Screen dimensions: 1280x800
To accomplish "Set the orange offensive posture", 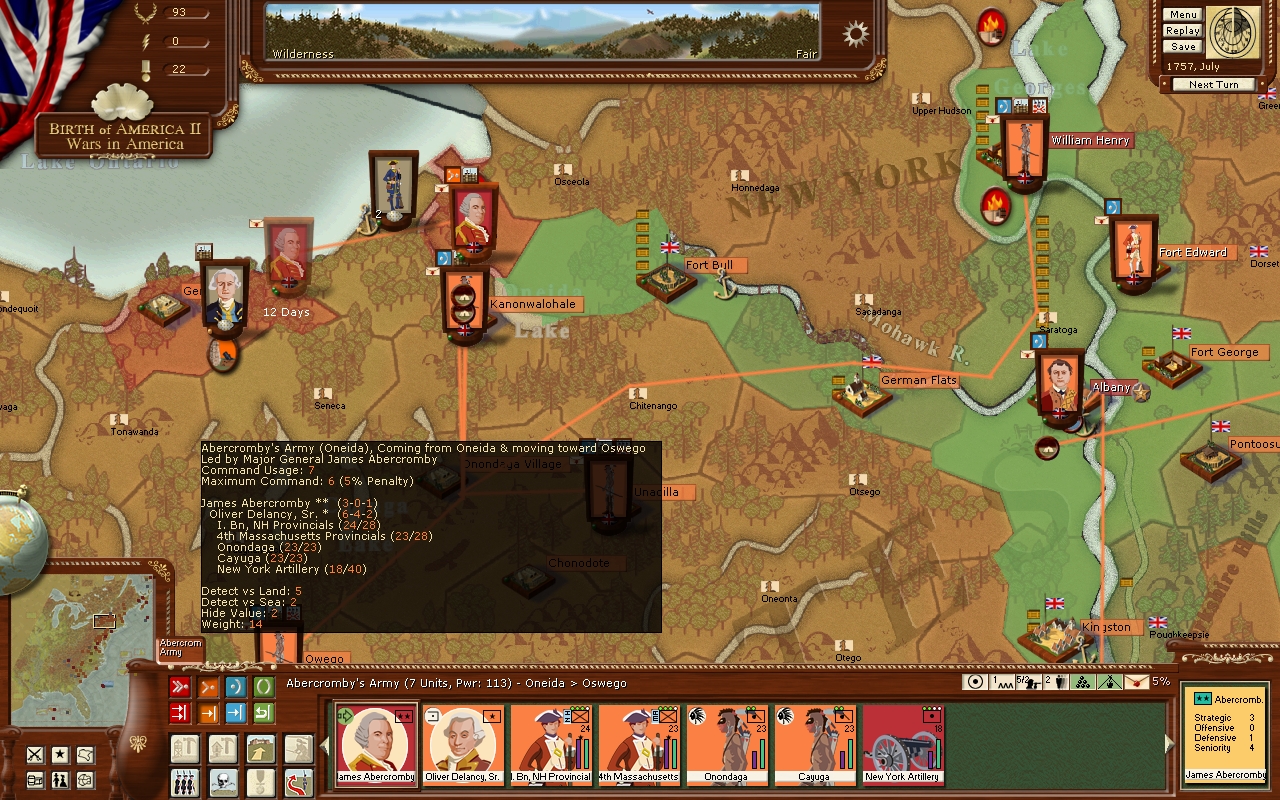I will [208, 687].
